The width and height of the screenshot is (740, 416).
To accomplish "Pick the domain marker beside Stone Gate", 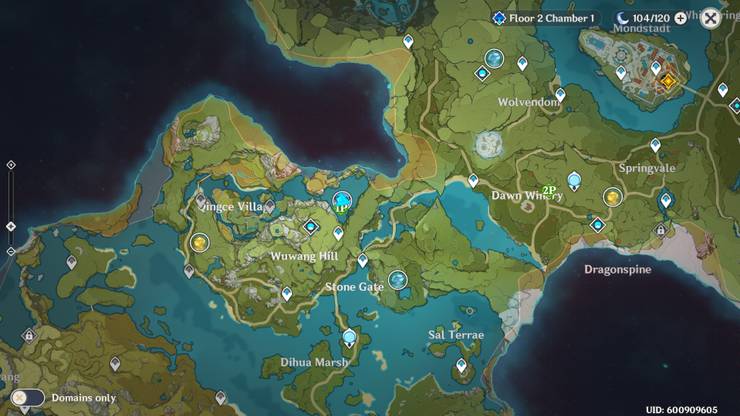I will pyautogui.click(x=398, y=280).
